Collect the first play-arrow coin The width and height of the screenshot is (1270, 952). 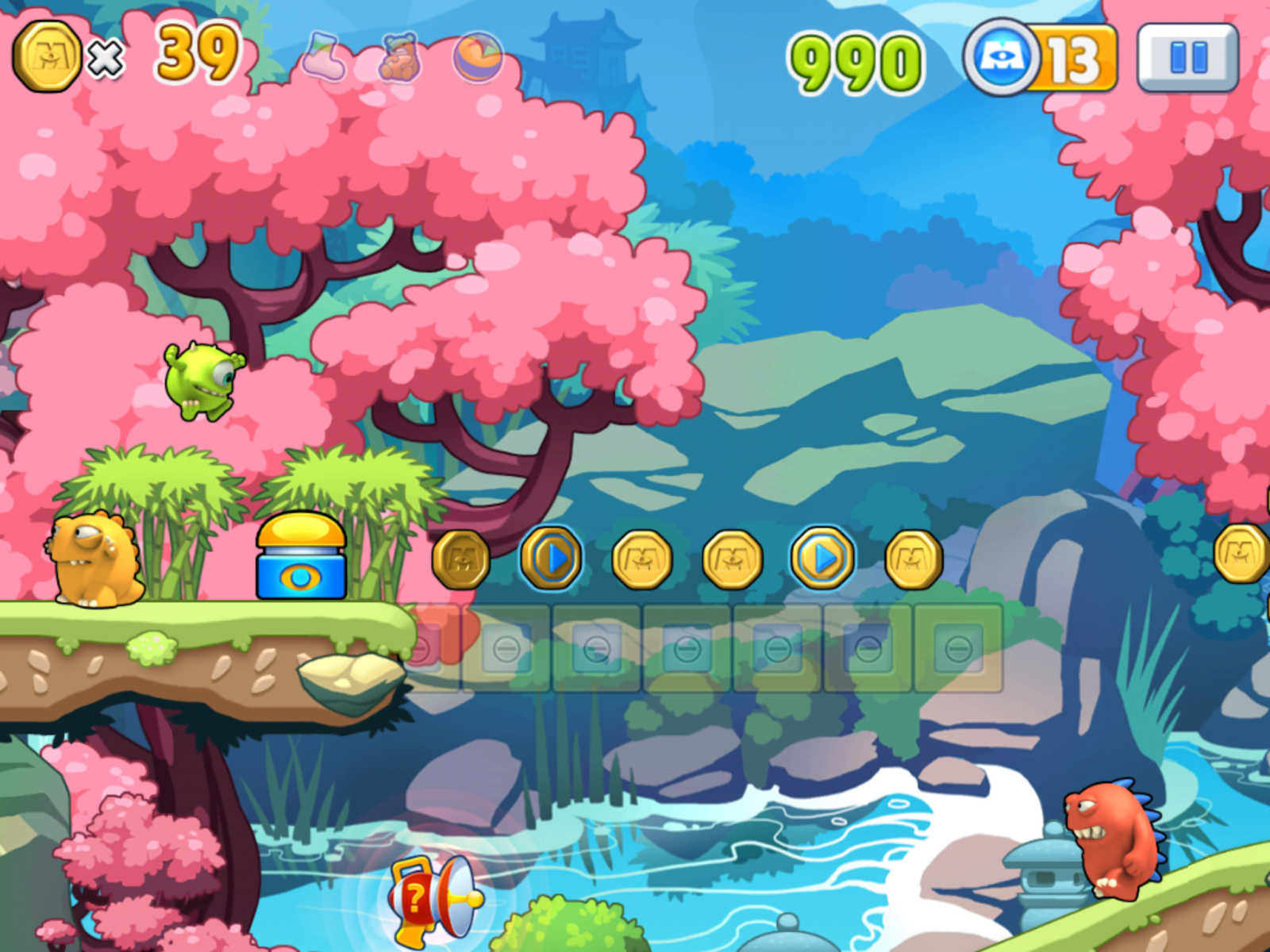(x=553, y=559)
